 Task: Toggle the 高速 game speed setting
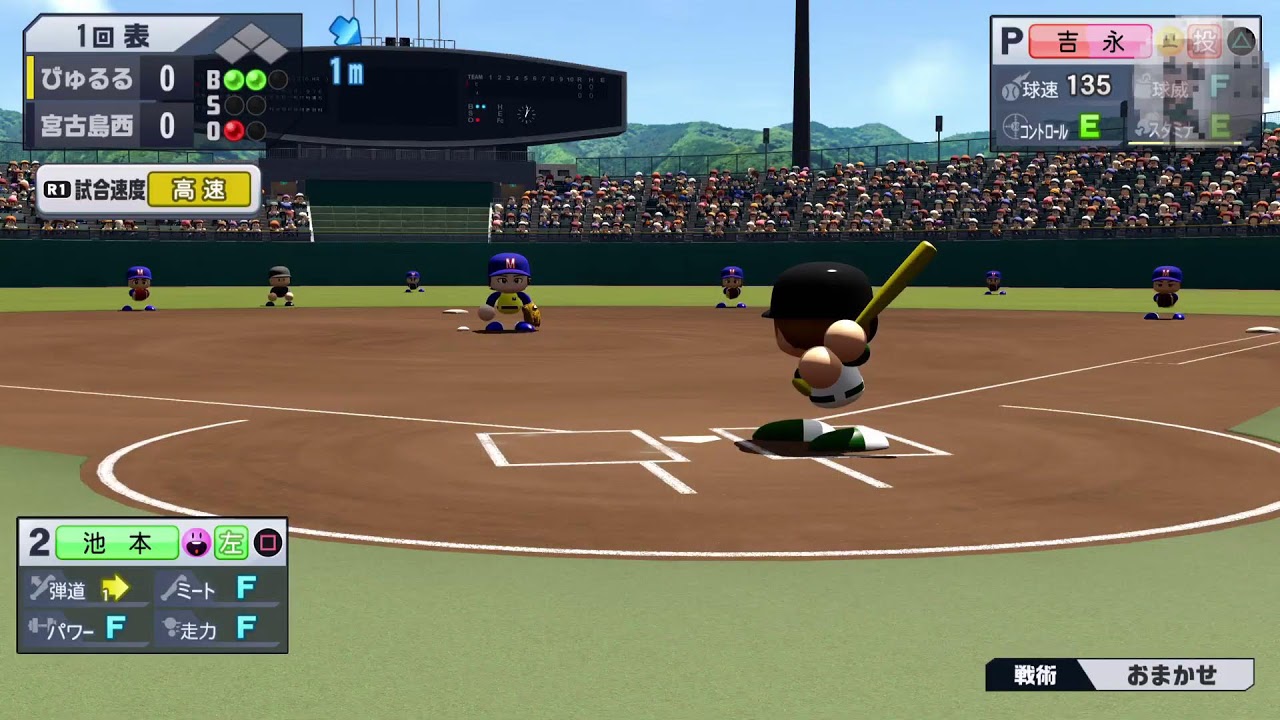(x=199, y=190)
